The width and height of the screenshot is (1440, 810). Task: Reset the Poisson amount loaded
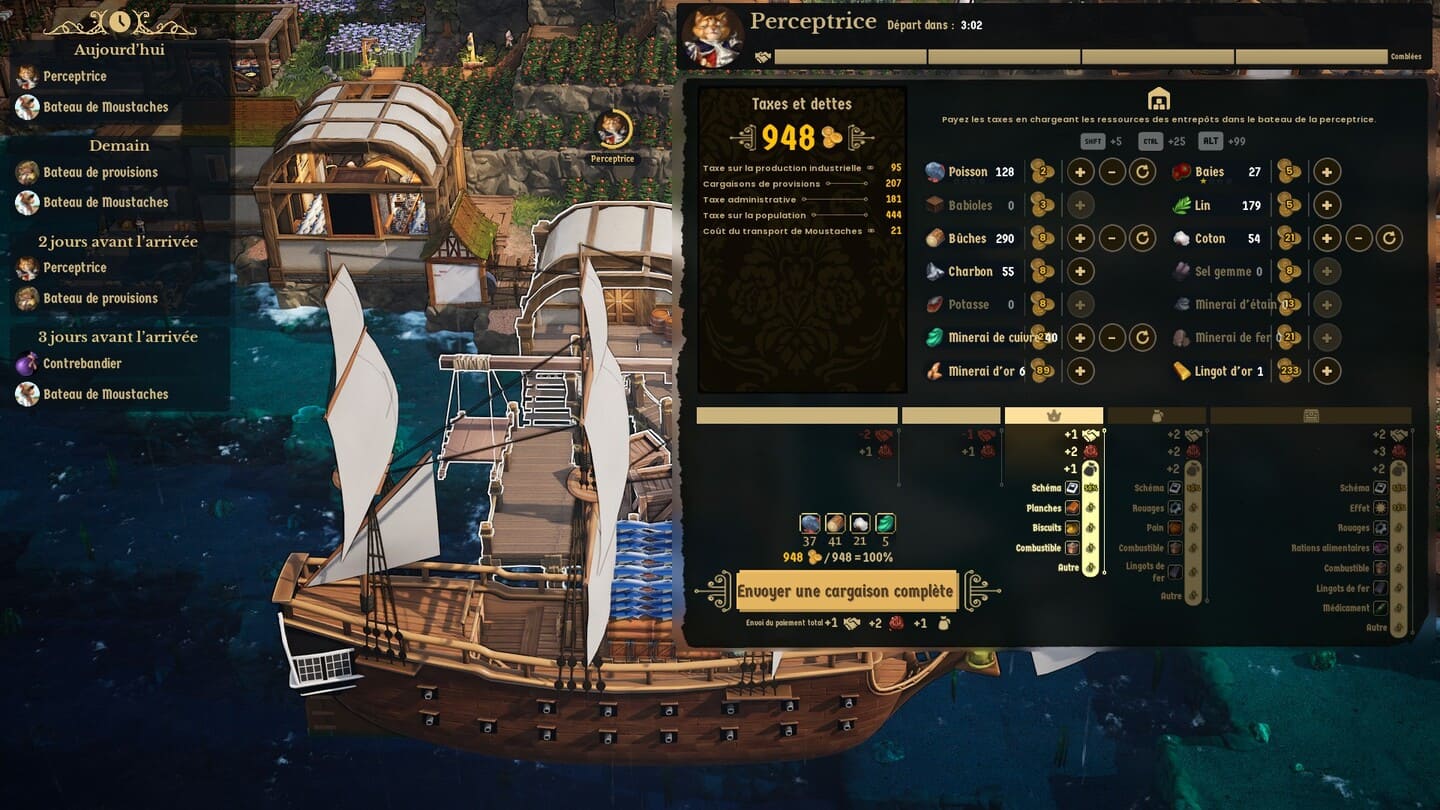tap(1142, 172)
